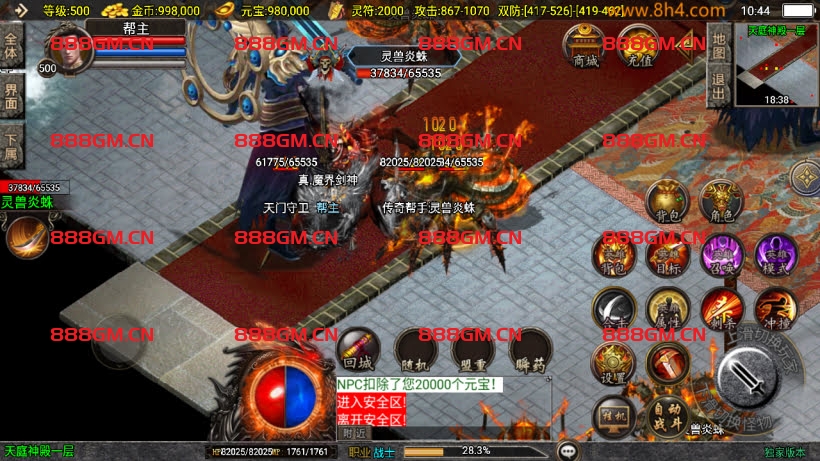
Task: Open the 英雄背包 hero bag
Action: click(614, 254)
